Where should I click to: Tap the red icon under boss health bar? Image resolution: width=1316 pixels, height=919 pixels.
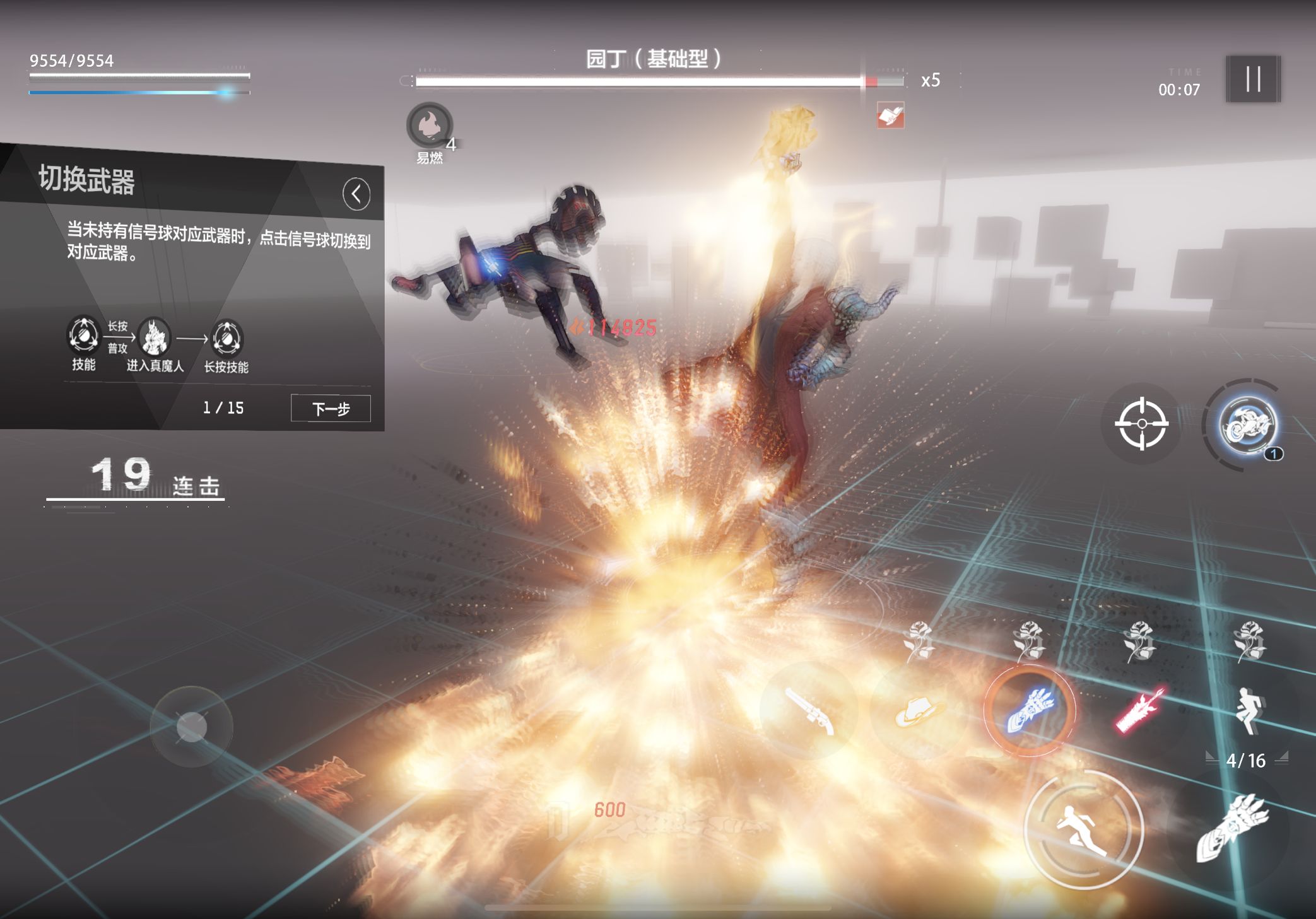click(x=890, y=115)
